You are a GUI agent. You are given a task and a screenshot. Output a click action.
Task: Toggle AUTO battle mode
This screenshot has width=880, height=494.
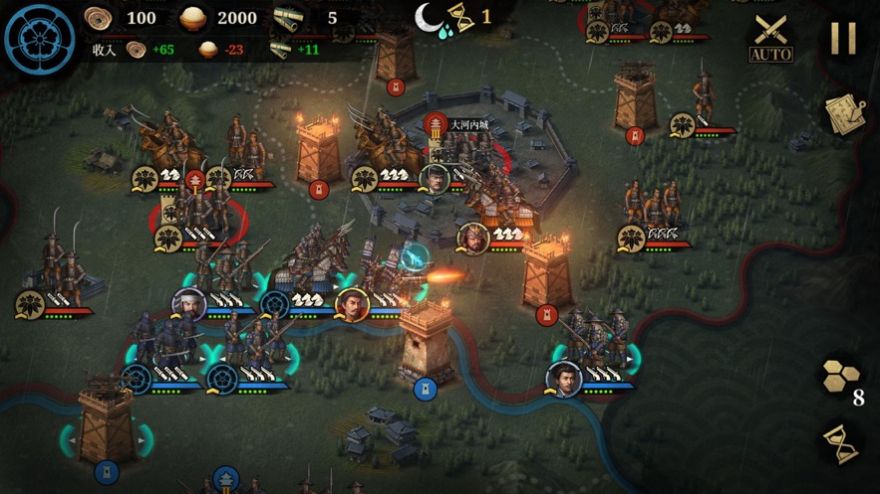click(770, 39)
